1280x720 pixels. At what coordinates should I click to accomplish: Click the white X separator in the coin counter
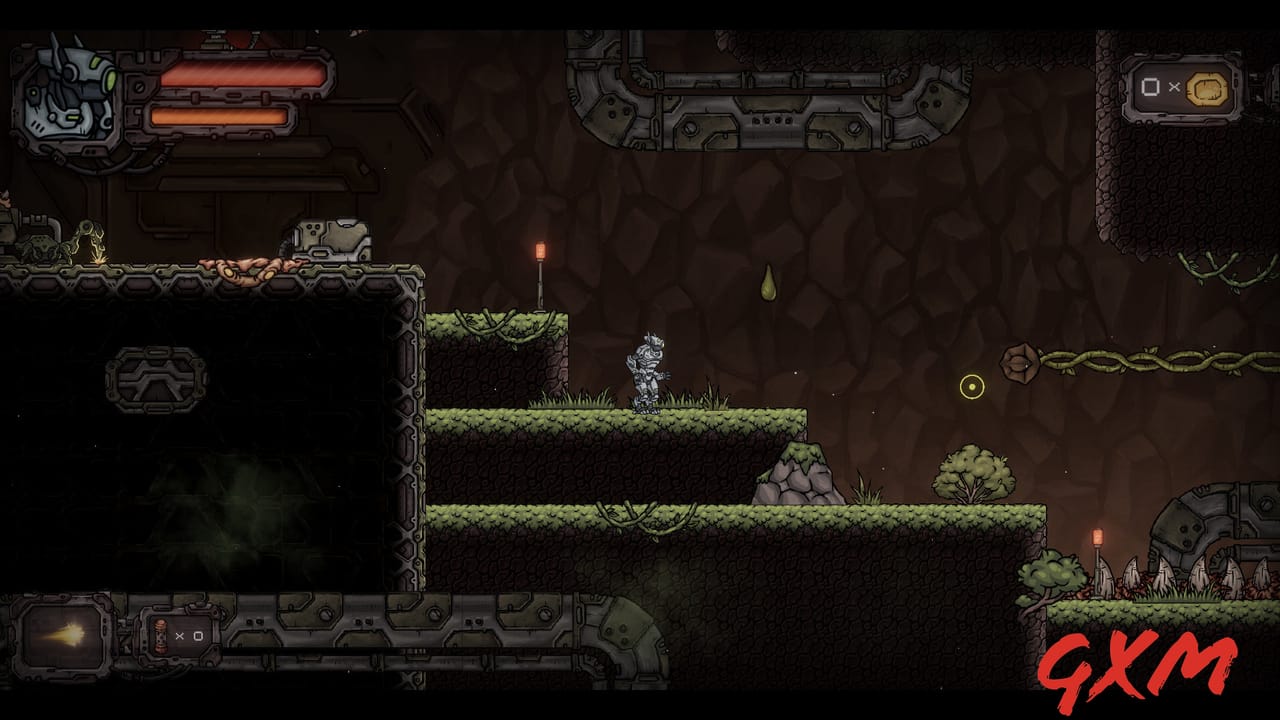point(1174,88)
